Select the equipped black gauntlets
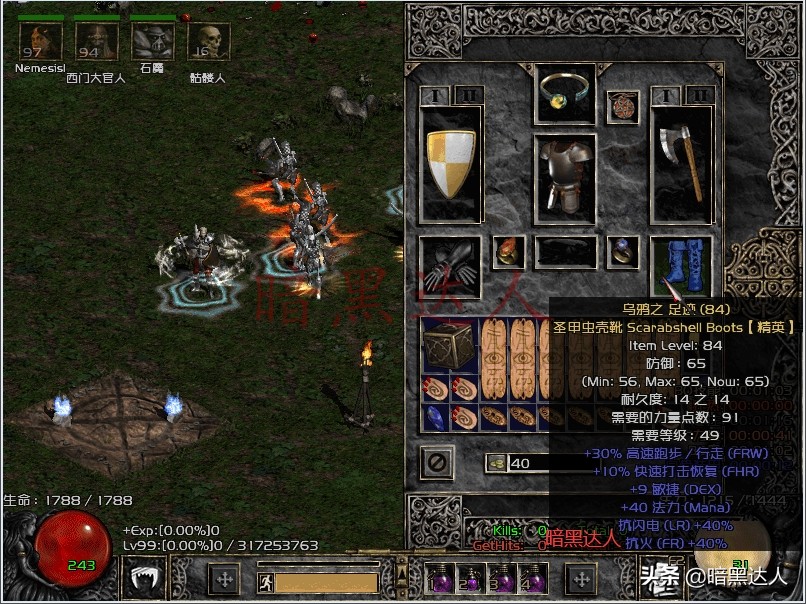The height and width of the screenshot is (604, 806). tap(451, 267)
